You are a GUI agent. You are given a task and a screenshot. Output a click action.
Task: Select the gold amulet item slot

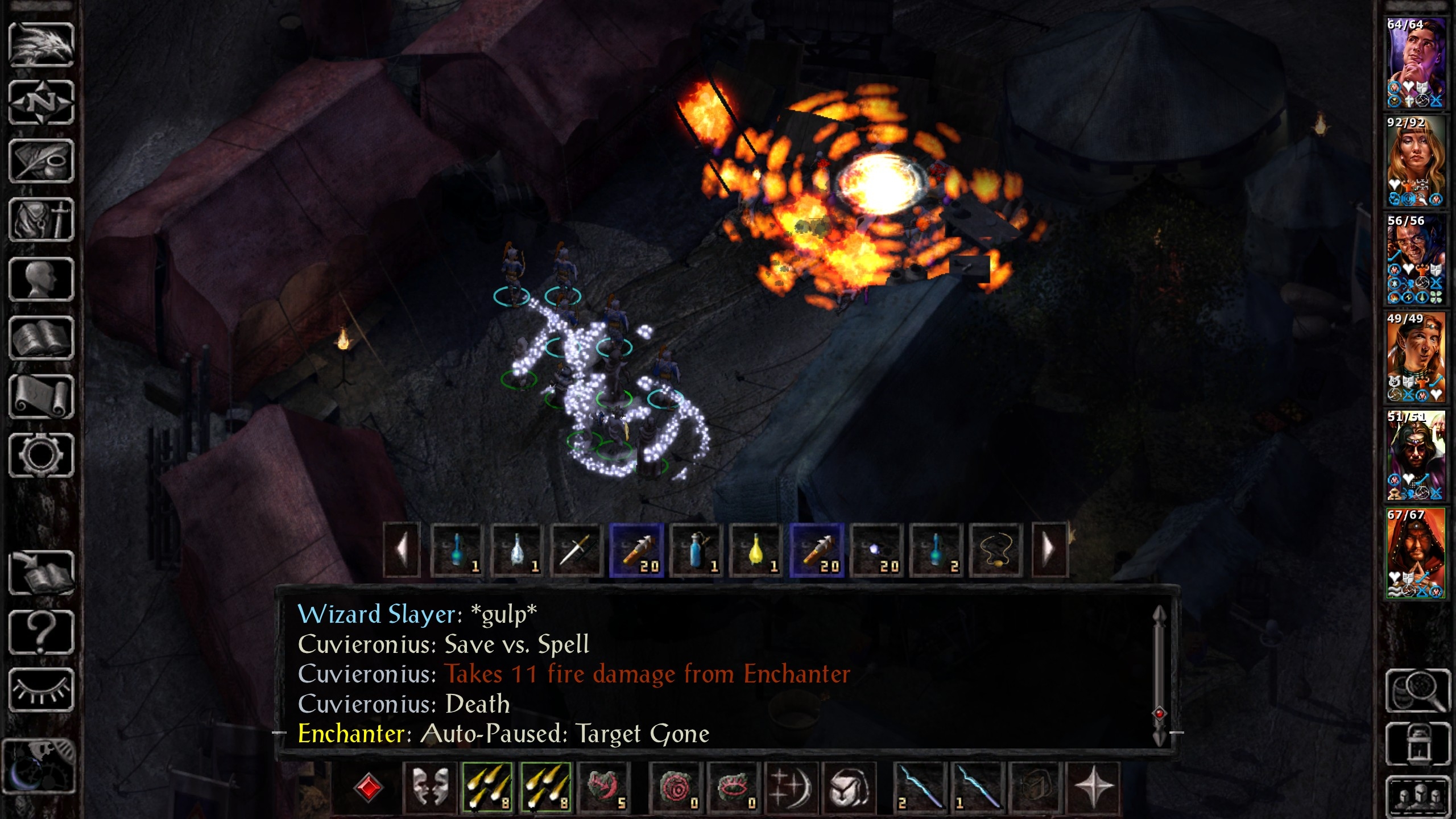tap(996, 551)
